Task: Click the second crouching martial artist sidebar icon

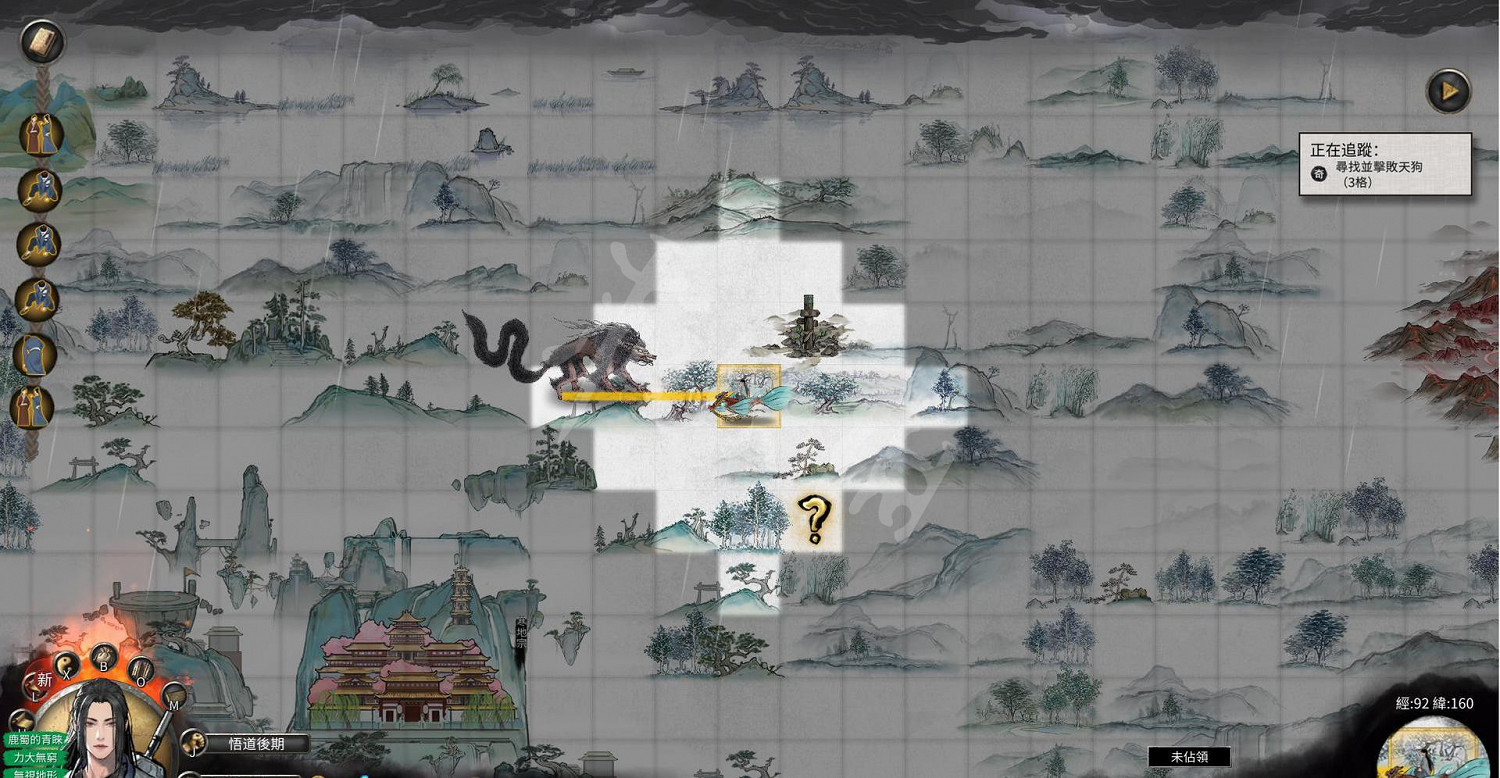Action: [40, 243]
